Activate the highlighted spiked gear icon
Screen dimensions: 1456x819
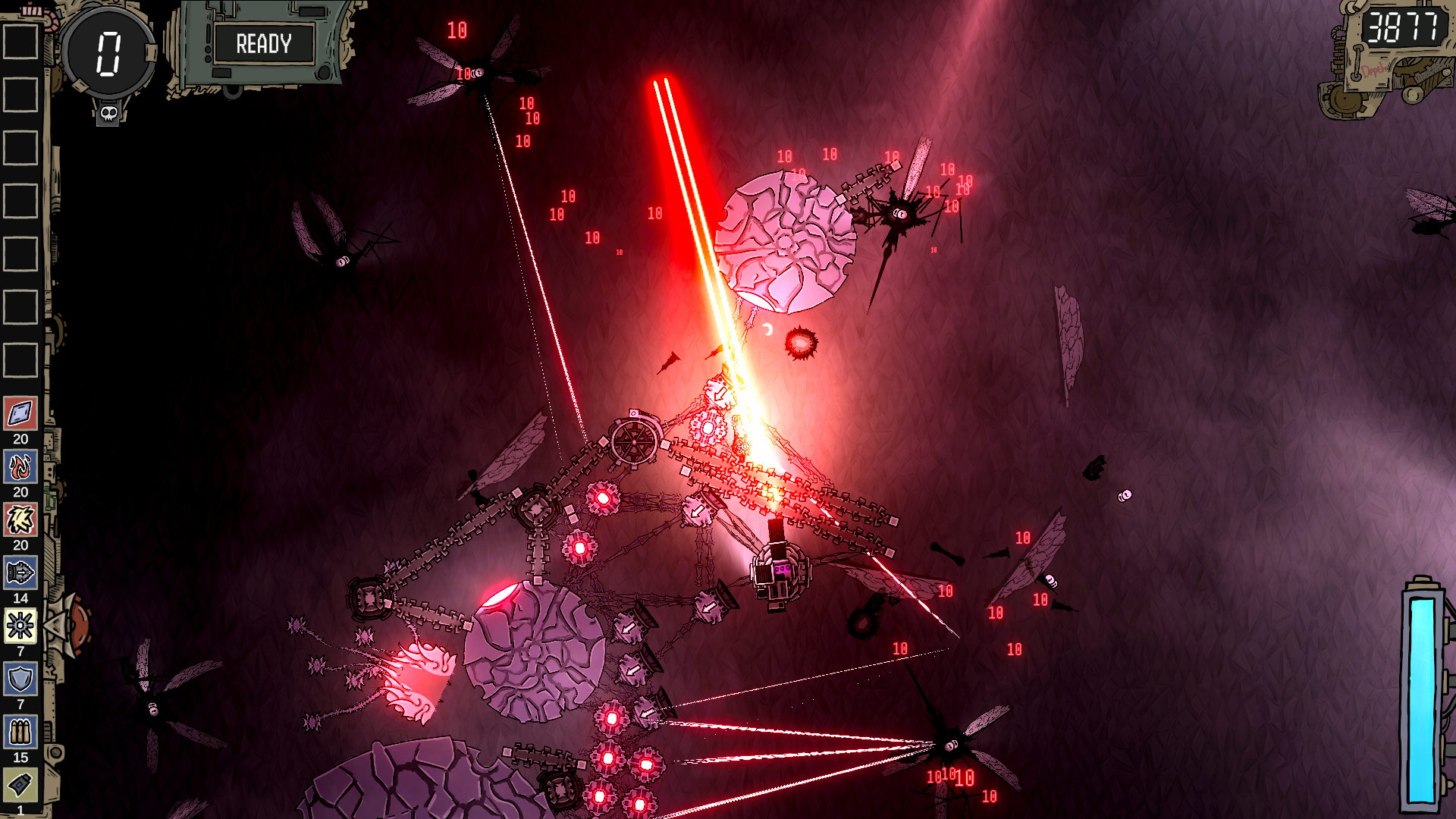coord(20,626)
